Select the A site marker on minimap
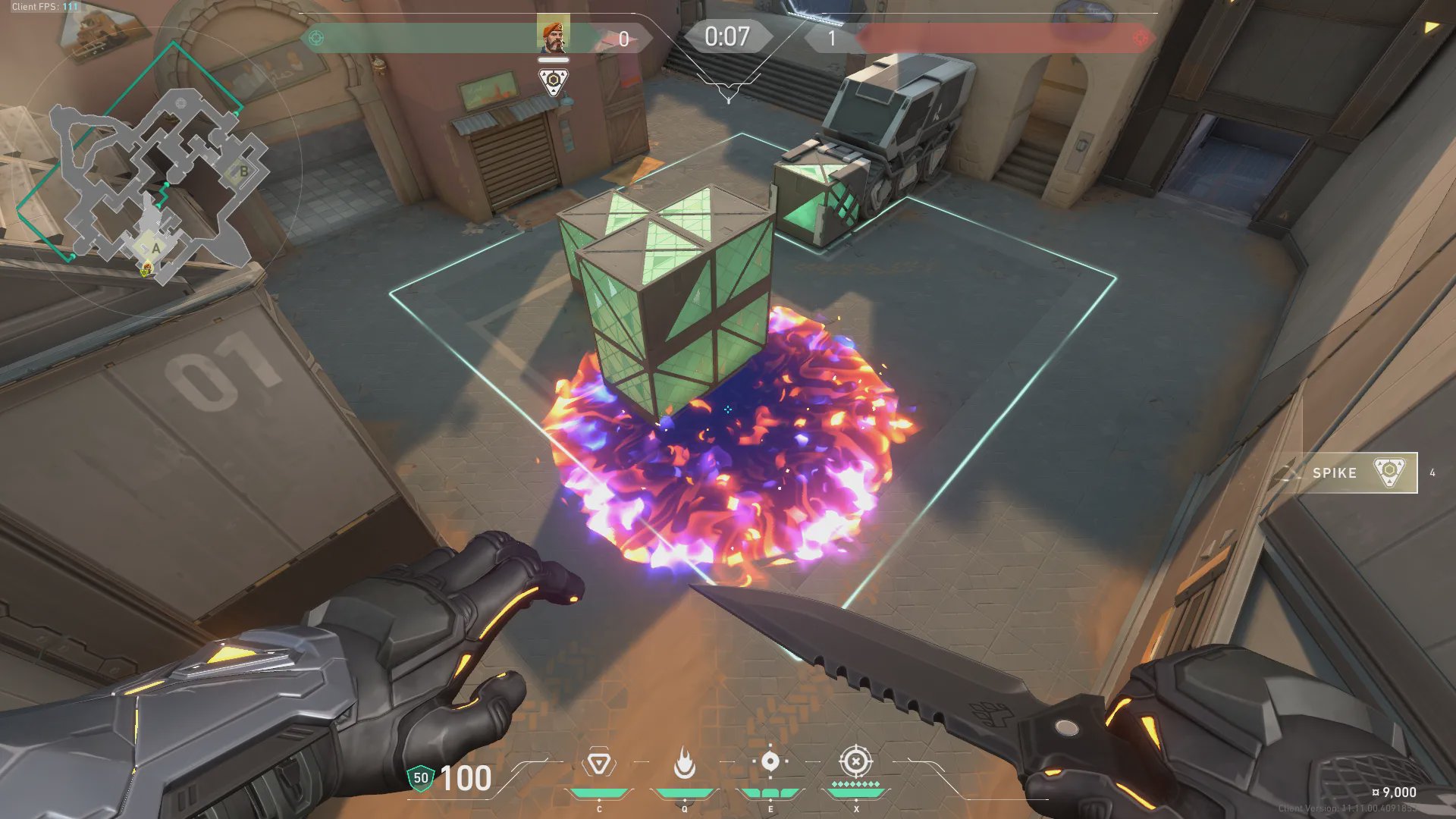The height and width of the screenshot is (819, 1456). click(x=155, y=248)
